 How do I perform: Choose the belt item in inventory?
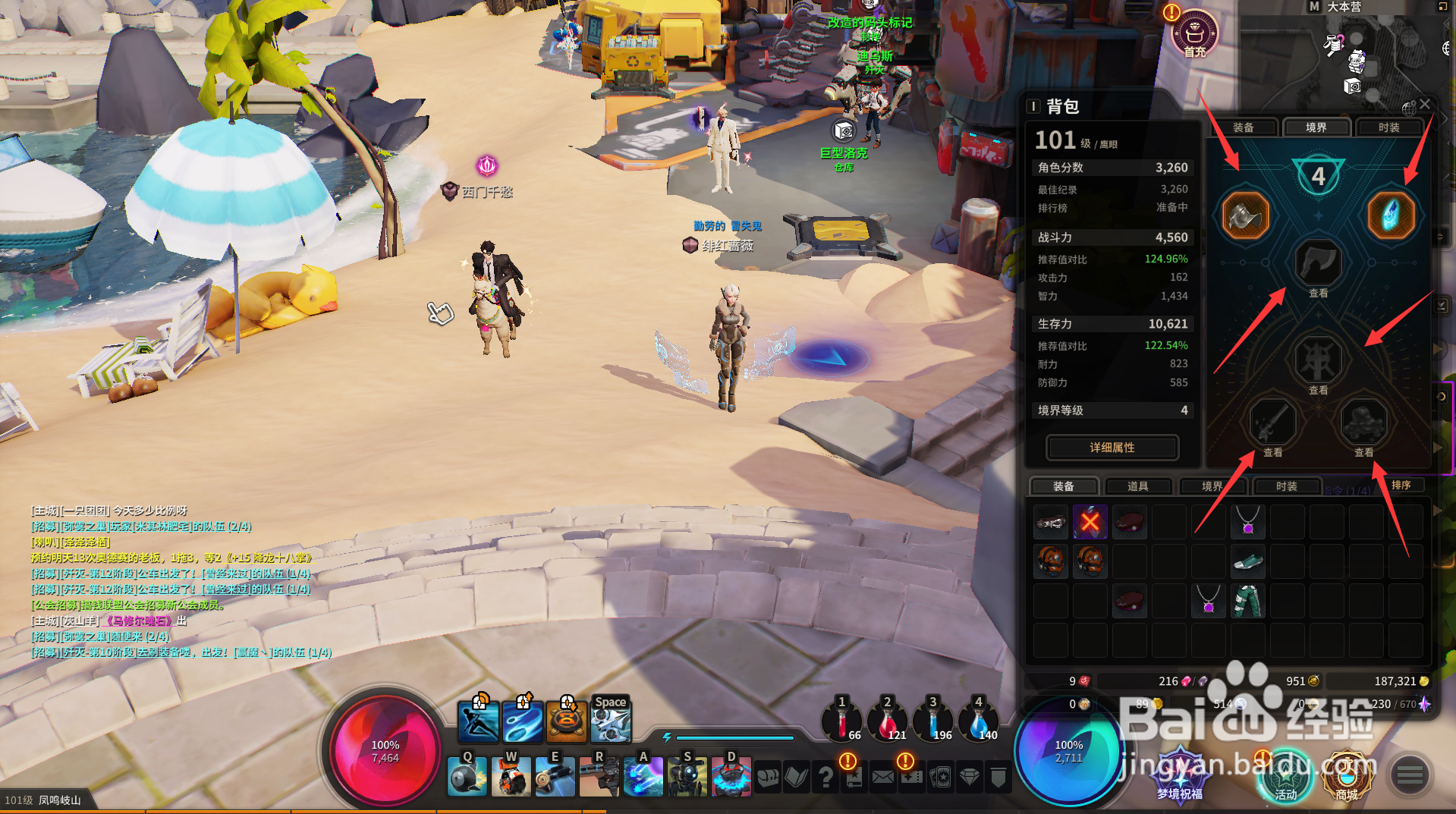[x=1051, y=522]
